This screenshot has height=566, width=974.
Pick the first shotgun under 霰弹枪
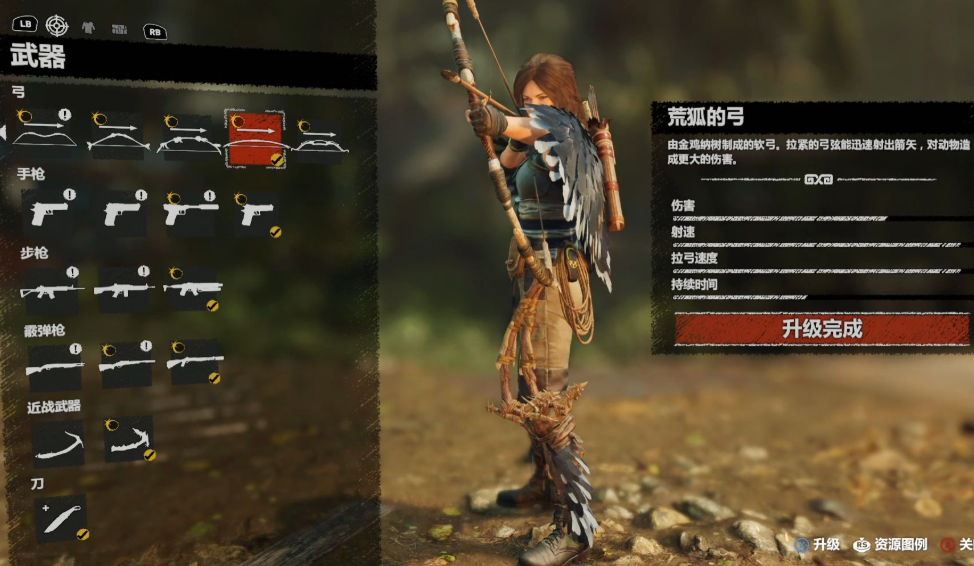coord(54,365)
